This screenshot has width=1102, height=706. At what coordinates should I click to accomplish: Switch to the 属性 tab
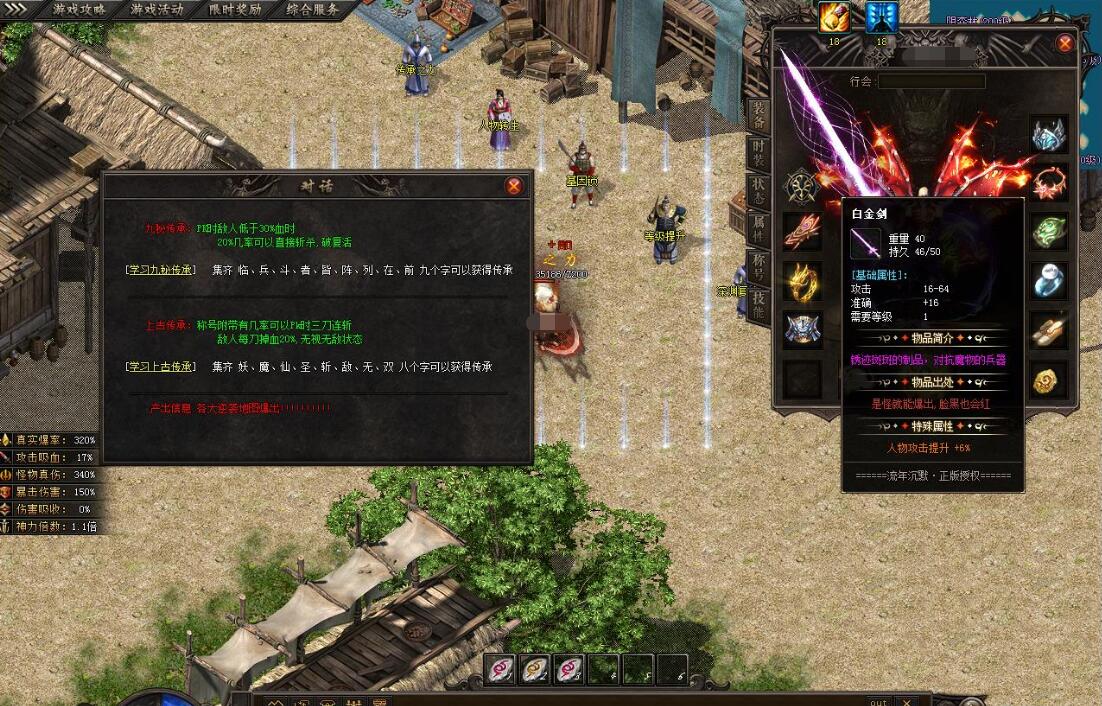759,228
